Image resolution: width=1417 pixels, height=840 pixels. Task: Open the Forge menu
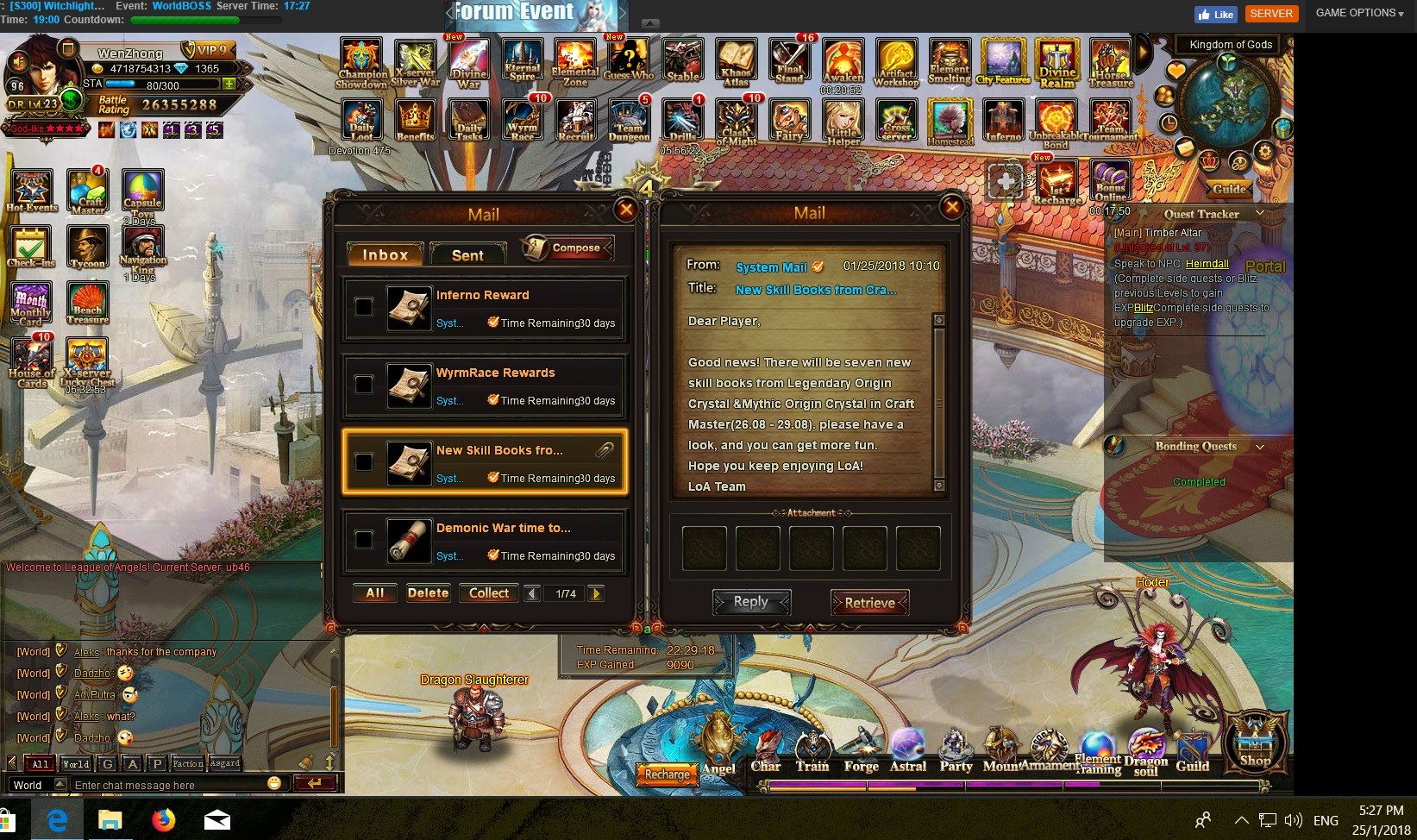[861, 750]
